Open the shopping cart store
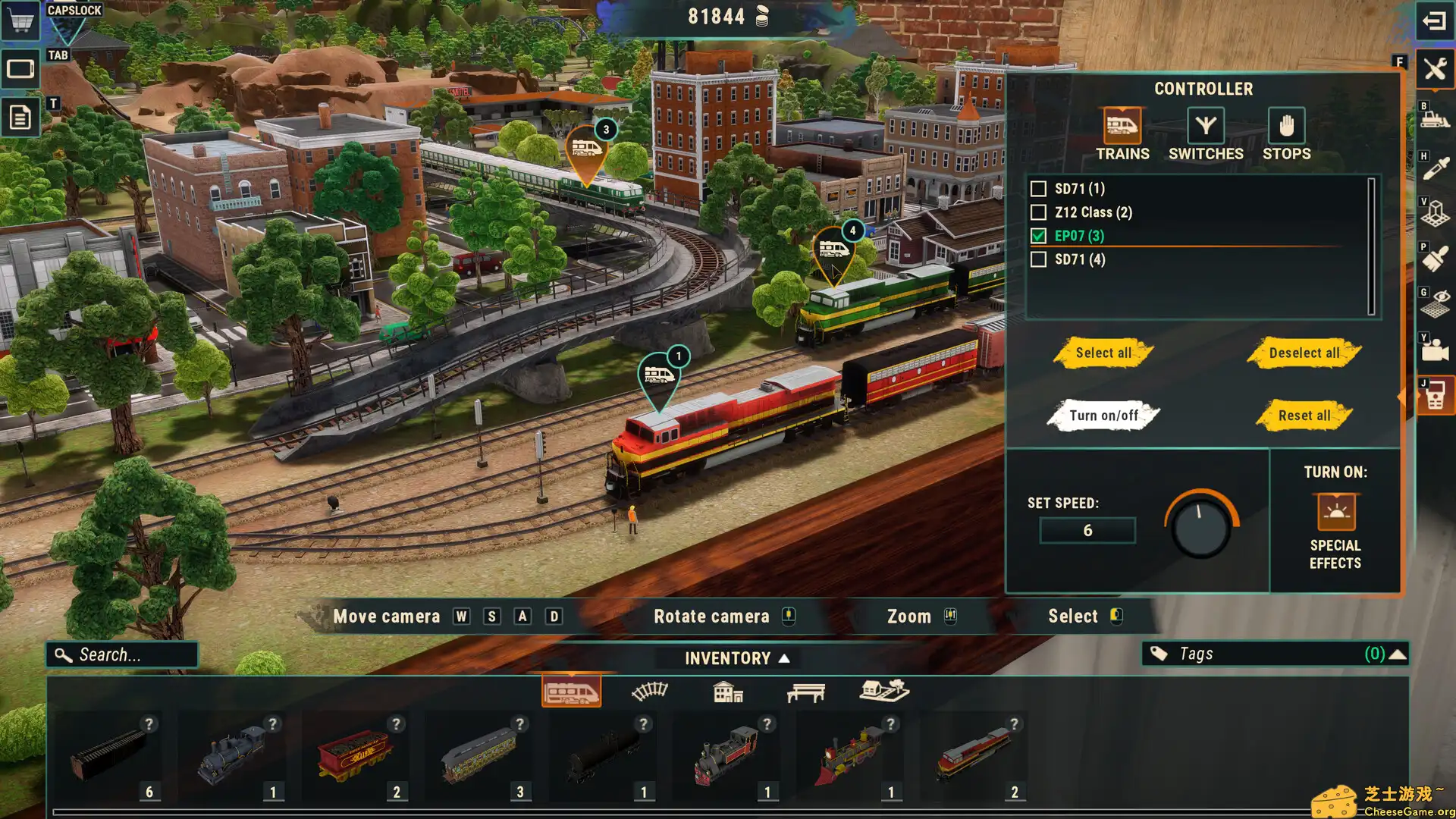Viewport: 1456px width, 819px height. (x=20, y=20)
